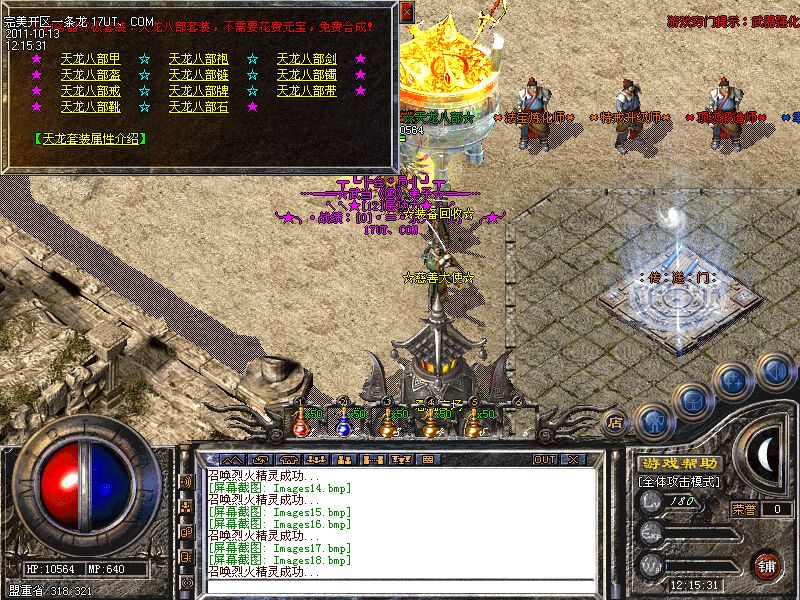
Task: Use the red health potion in the belt
Action: pyautogui.click(x=300, y=425)
